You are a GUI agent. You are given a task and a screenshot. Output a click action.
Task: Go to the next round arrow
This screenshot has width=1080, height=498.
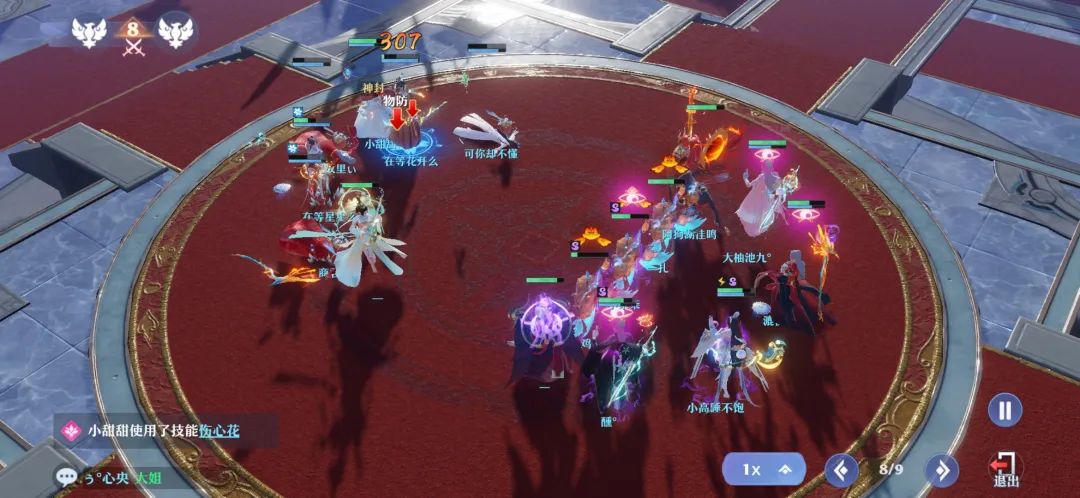click(x=941, y=469)
